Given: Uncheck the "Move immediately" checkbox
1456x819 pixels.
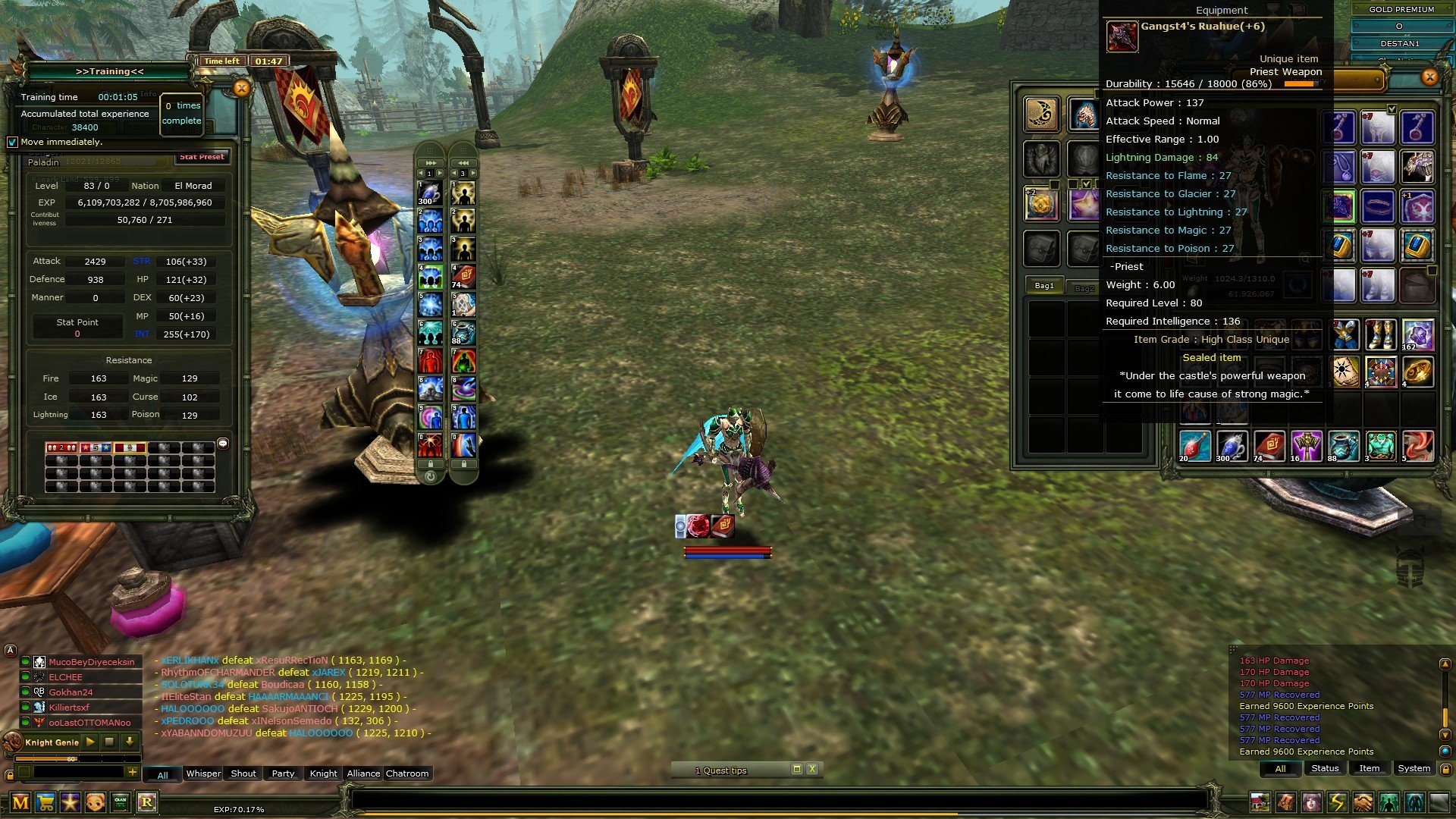Looking at the screenshot, I should click(x=12, y=142).
